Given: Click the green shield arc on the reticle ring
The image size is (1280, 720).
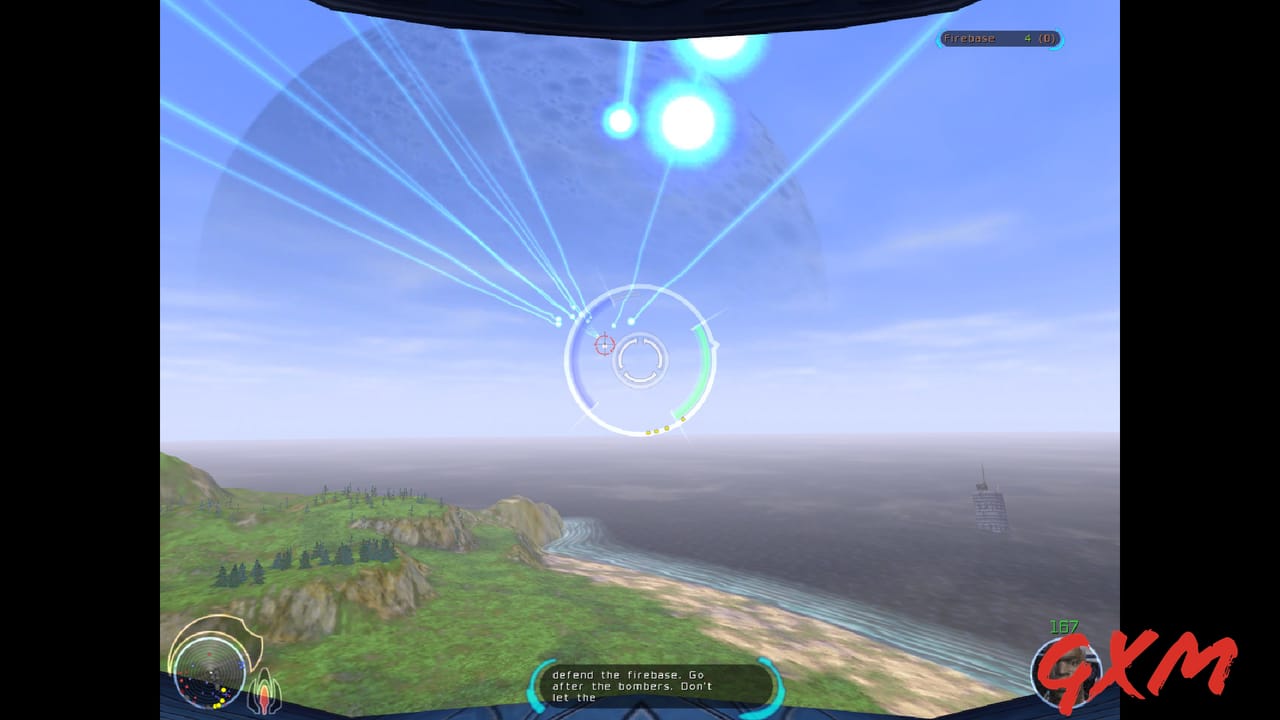Looking at the screenshot, I should point(704,368).
